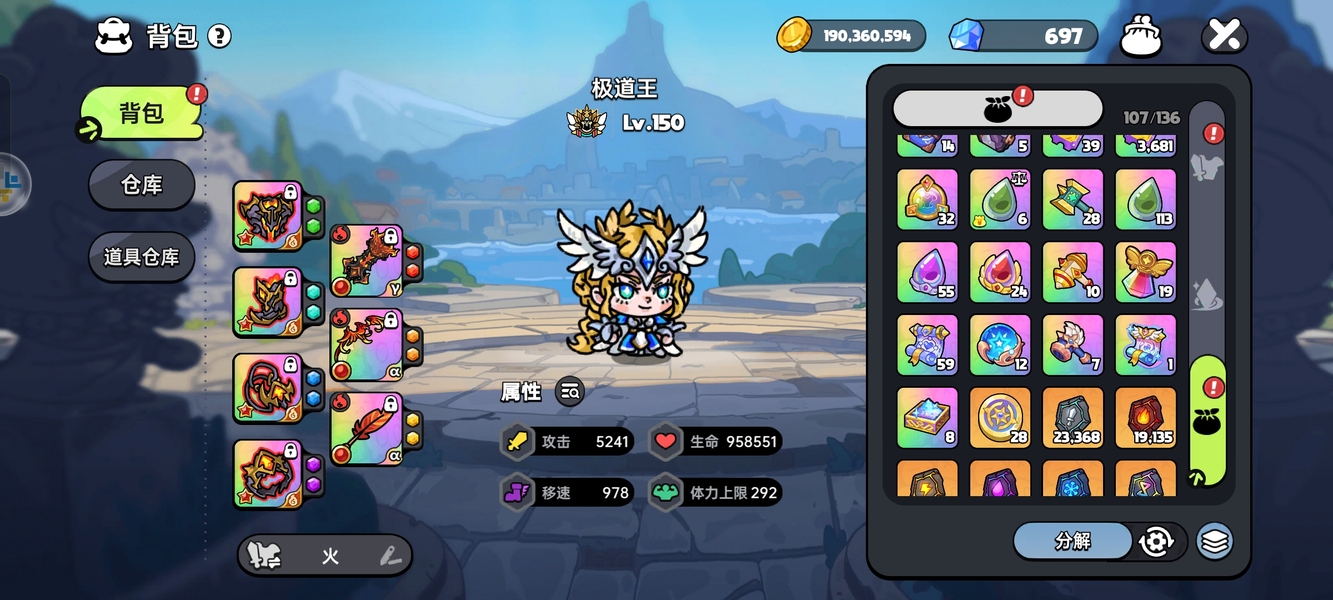Select the 火 element button
1333x600 pixels.
point(330,556)
